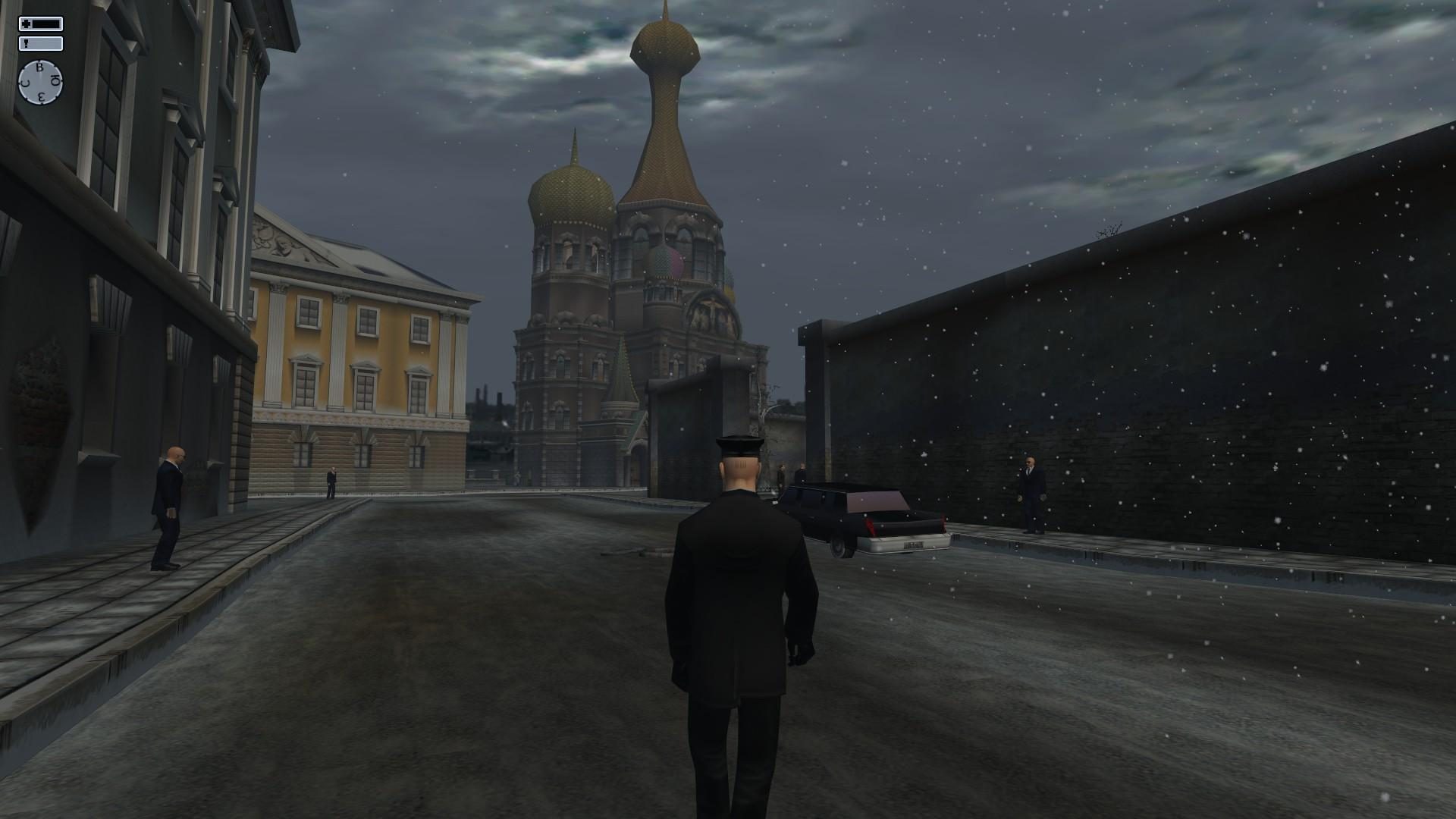The height and width of the screenshot is (819, 1456).
Task: Click the '3' marking on the compass dial
Action: (x=41, y=96)
